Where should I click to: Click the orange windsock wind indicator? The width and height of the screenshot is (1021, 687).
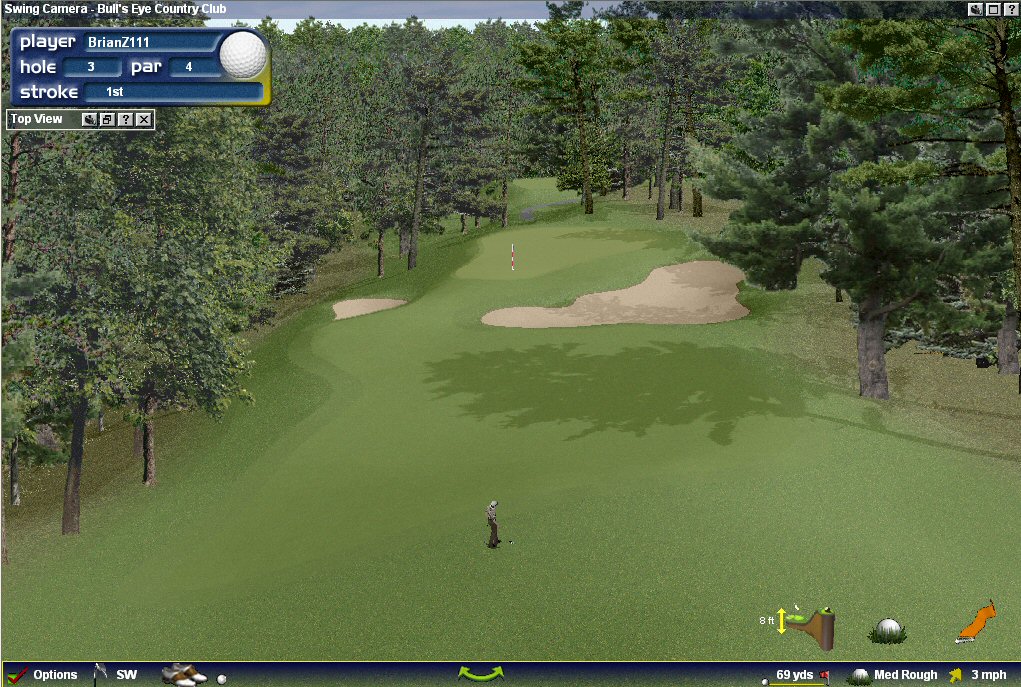tap(976, 622)
